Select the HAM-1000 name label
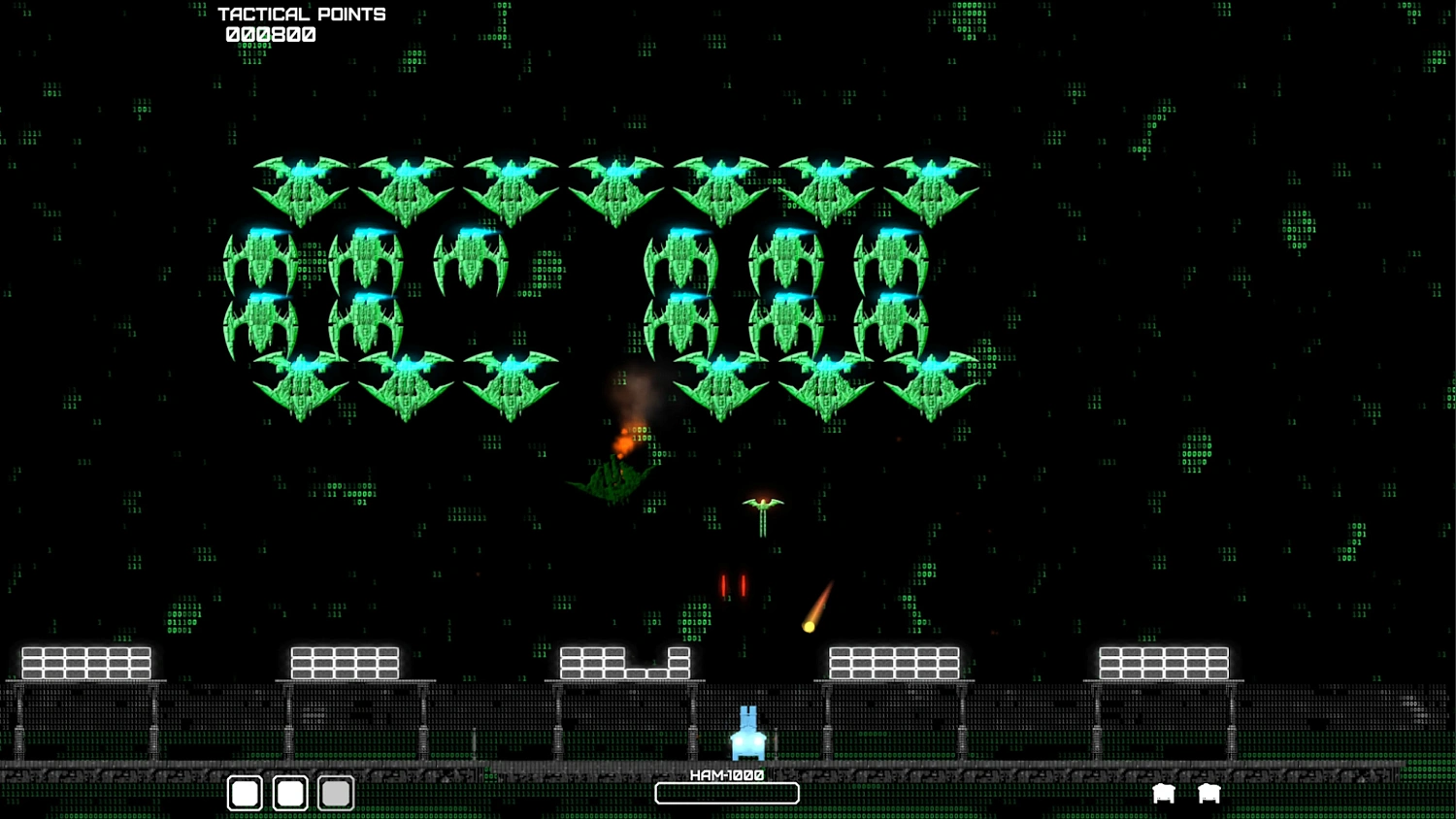The height and width of the screenshot is (819, 1456). coord(726,774)
